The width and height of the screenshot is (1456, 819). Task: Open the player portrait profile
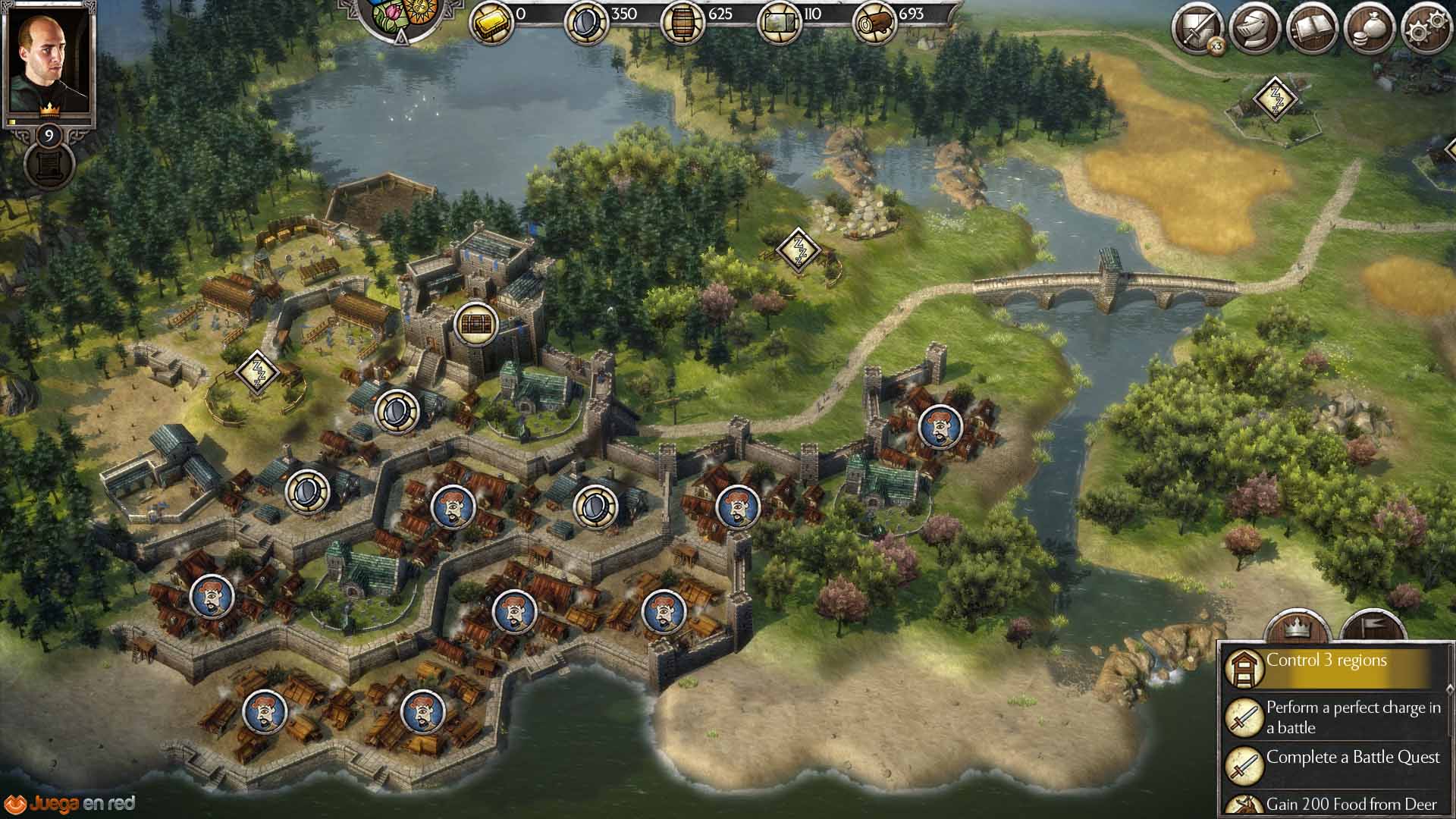pos(49,62)
